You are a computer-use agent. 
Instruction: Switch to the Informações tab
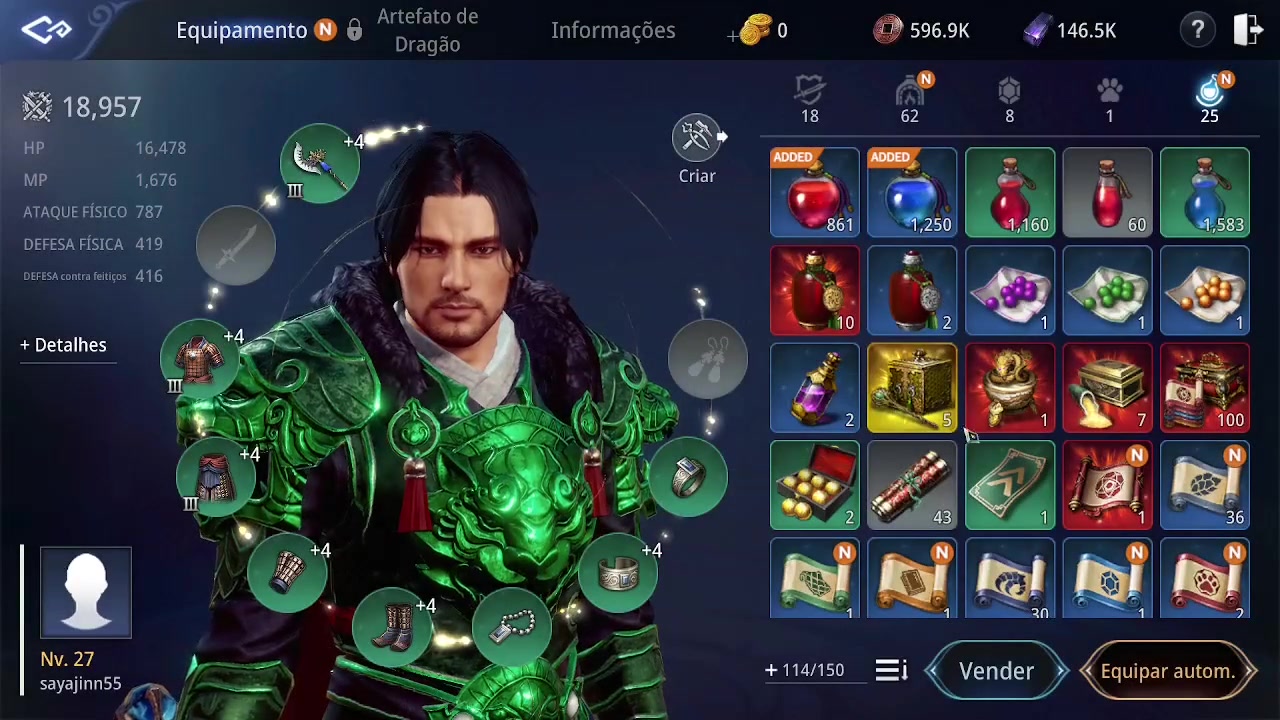(613, 30)
